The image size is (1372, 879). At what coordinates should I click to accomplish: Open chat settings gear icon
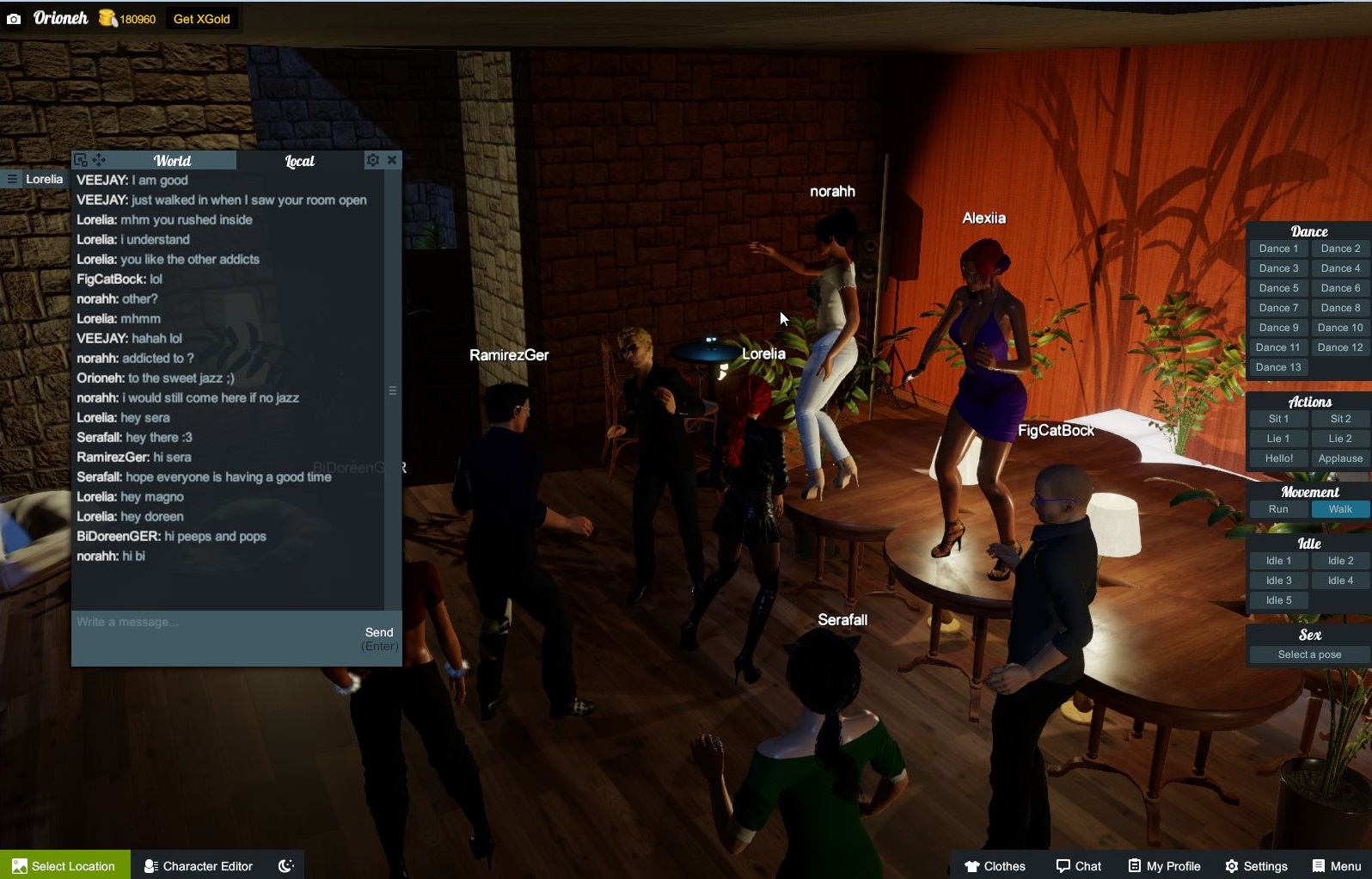372,160
